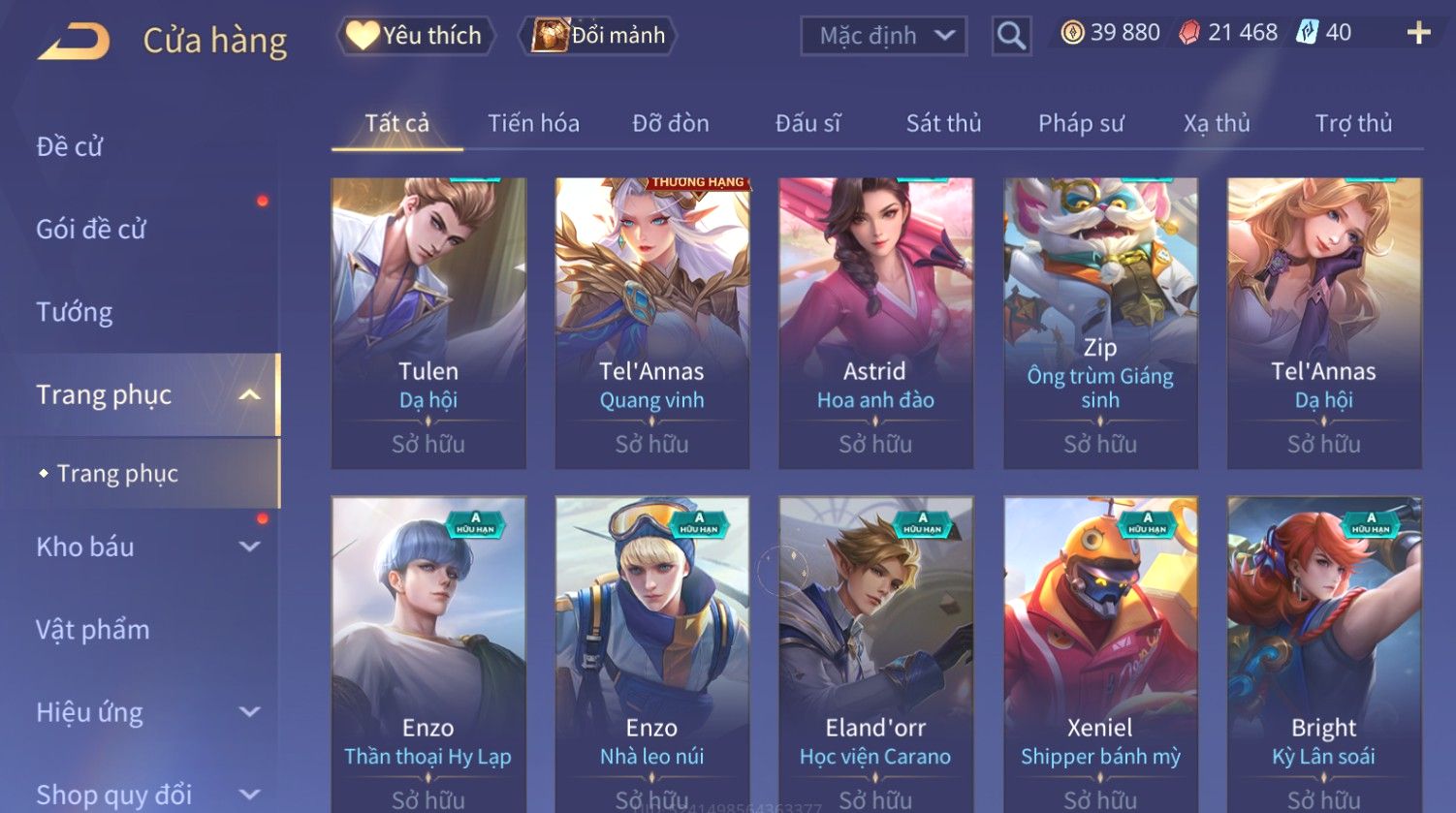Expand the Kho báu menu
This screenshot has height=813, width=1456.
[x=145, y=547]
